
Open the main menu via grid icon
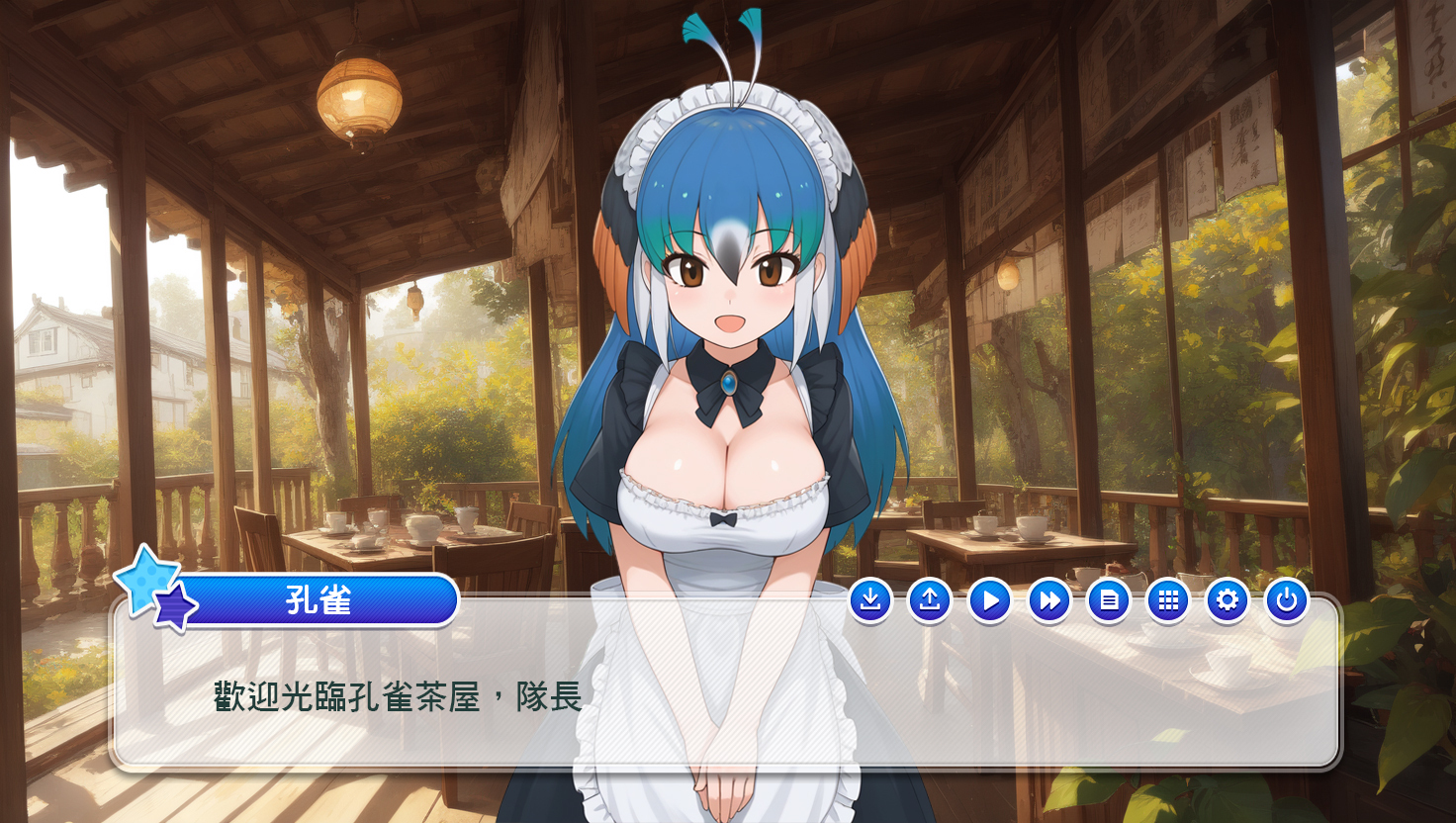1167,599
